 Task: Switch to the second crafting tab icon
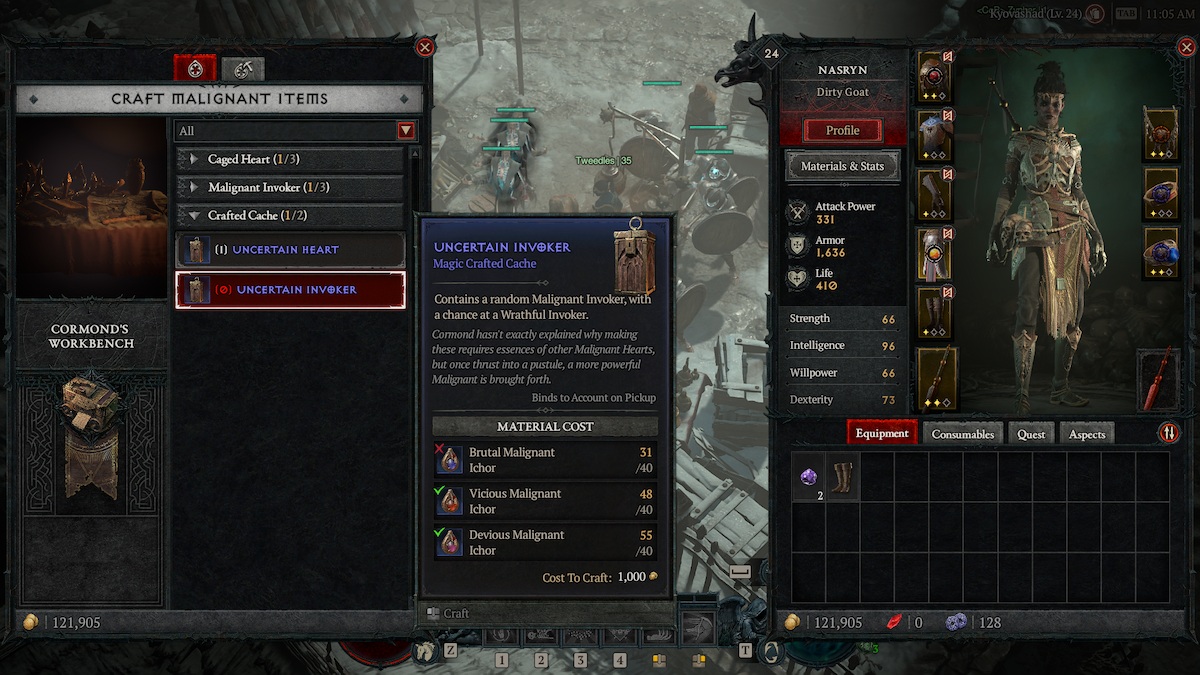tap(242, 68)
